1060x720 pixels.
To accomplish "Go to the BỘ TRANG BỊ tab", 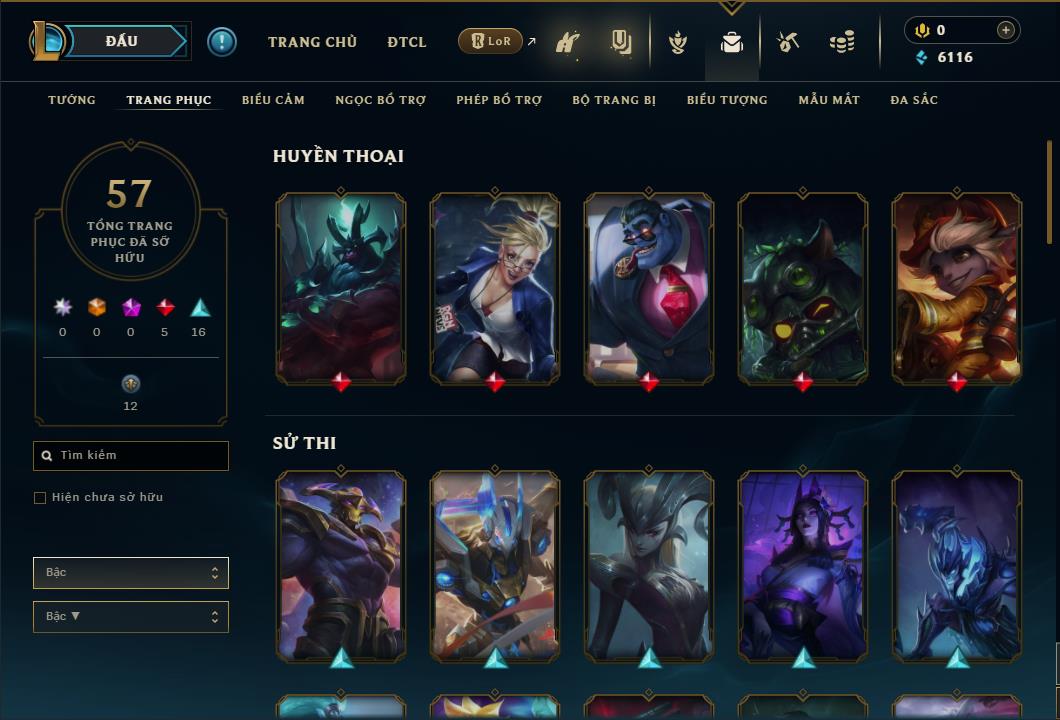I will click(x=614, y=100).
